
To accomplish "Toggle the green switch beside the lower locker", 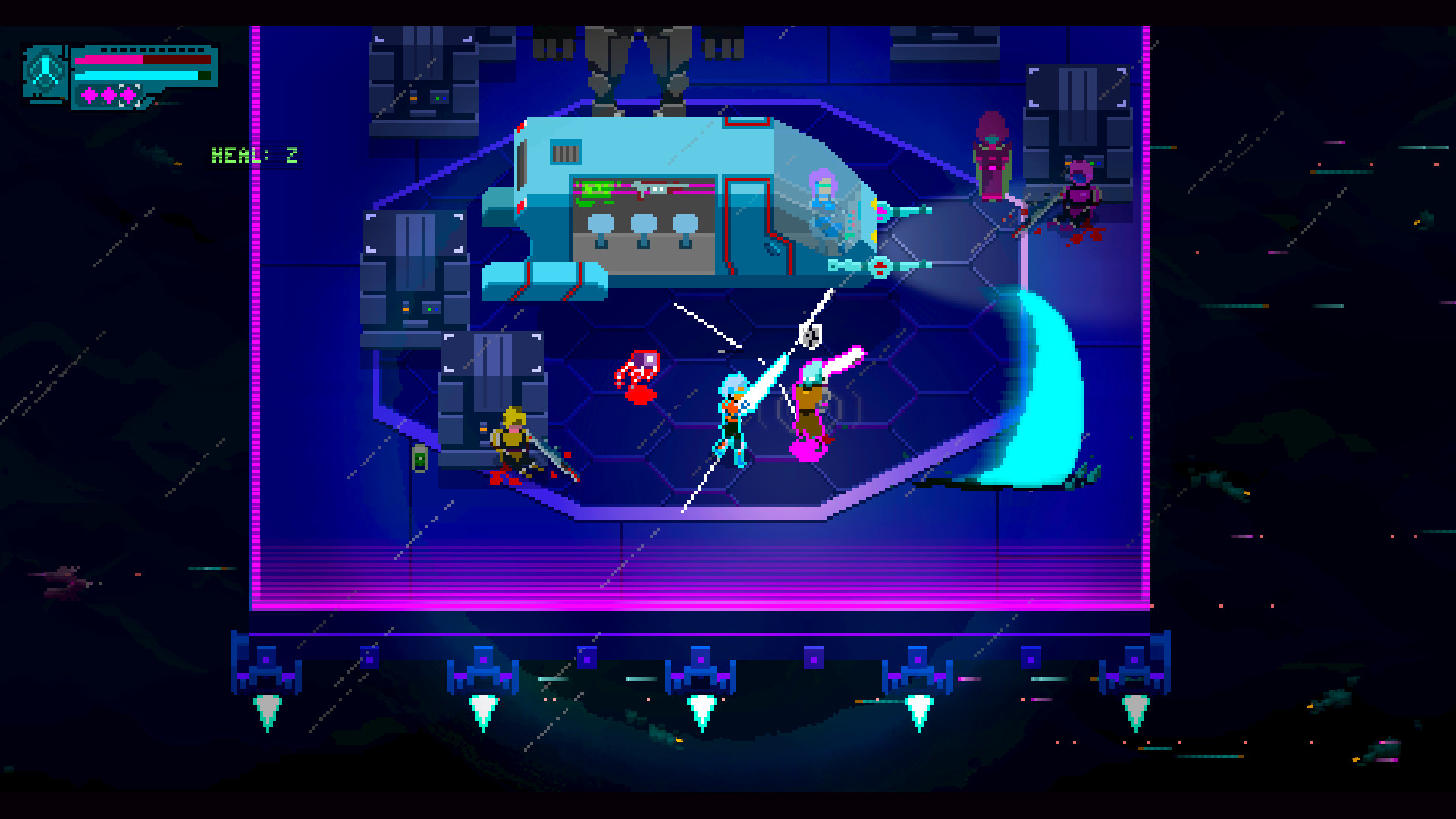I will 419,459.
